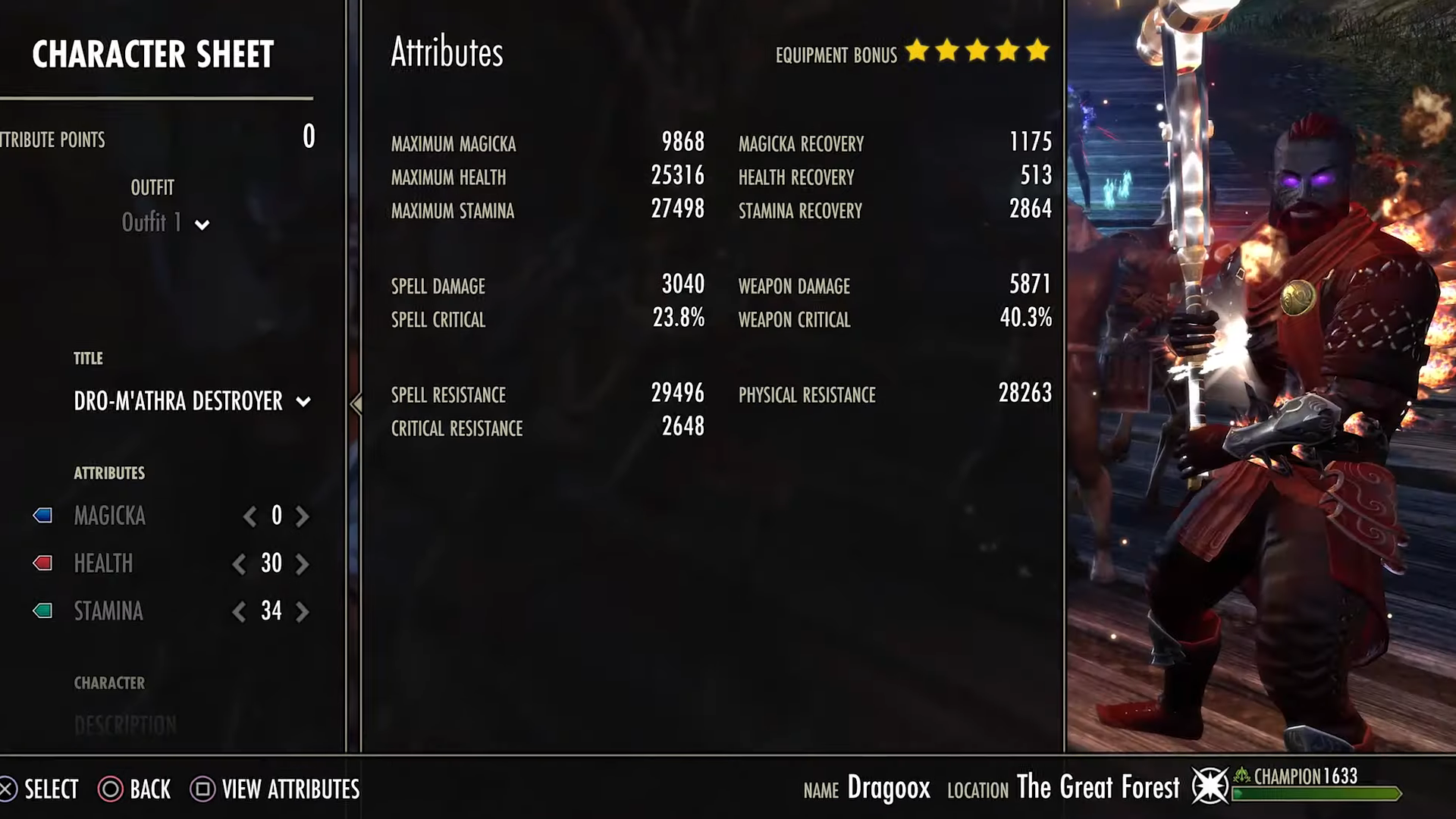The width and height of the screenshot is (1456, 819).
Task: Click the square View Attributes button icon
Action: point(202,789)
